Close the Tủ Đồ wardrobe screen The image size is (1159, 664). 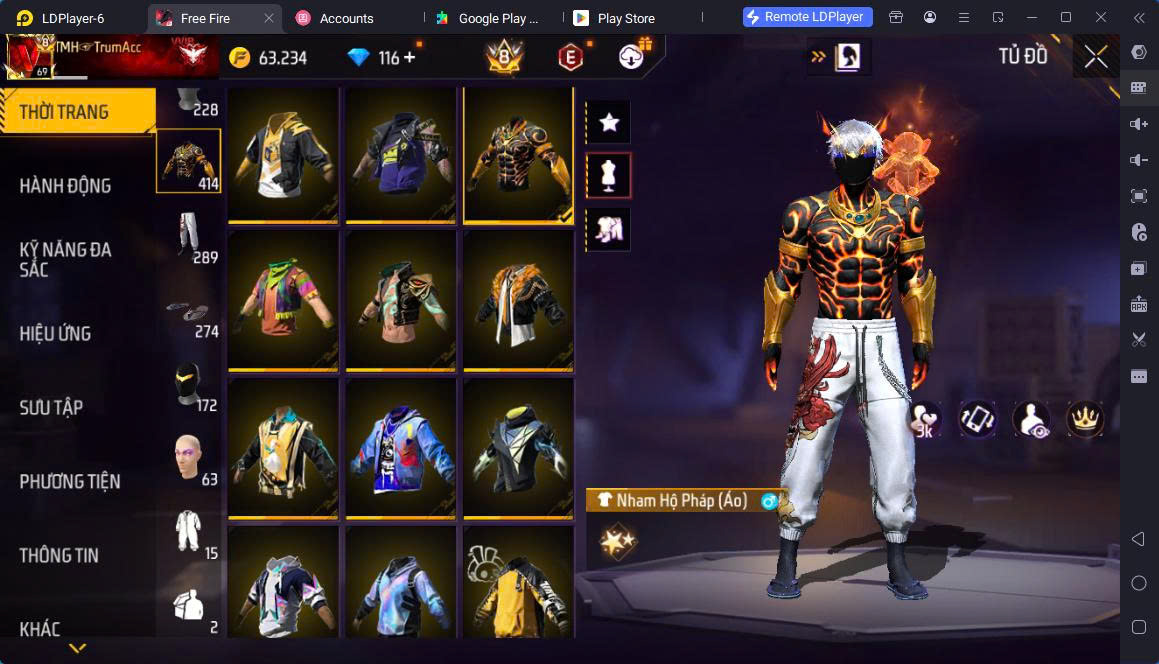pos(1096,57)
